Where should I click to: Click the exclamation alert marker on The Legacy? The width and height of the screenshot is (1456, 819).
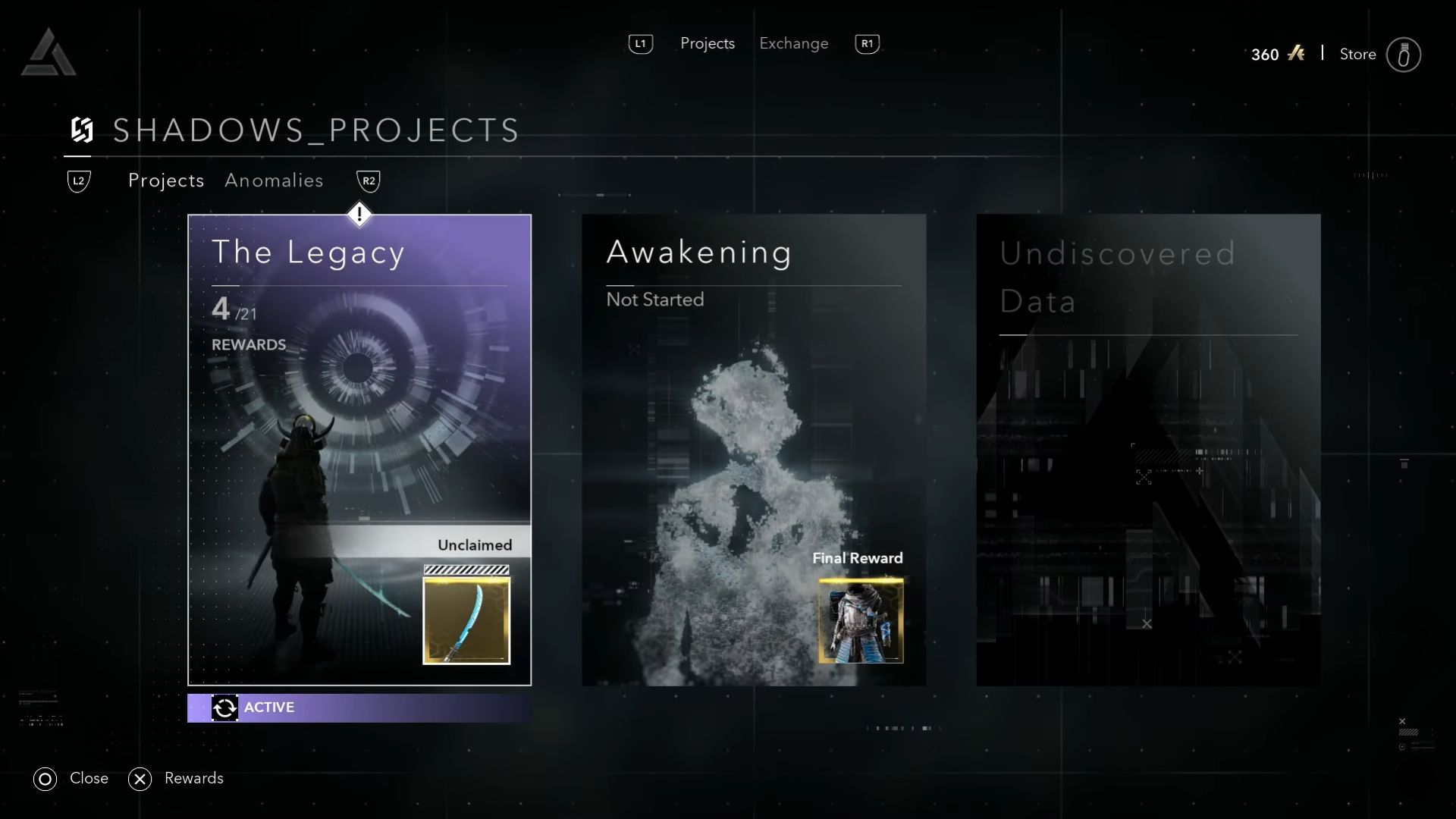[359, 215]
